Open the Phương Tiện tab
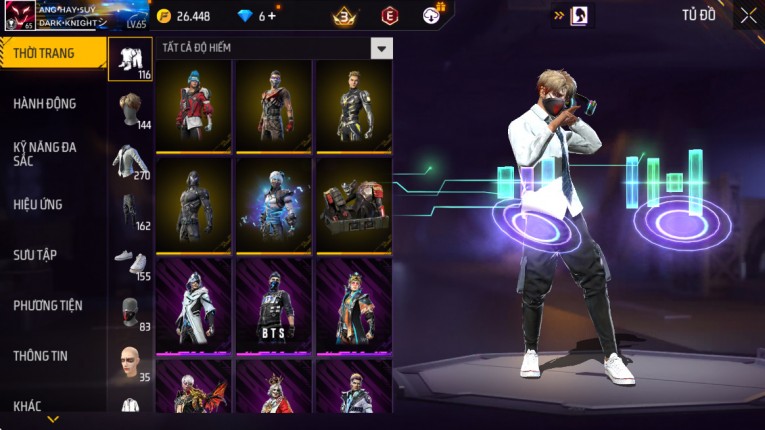 [48, 305]
